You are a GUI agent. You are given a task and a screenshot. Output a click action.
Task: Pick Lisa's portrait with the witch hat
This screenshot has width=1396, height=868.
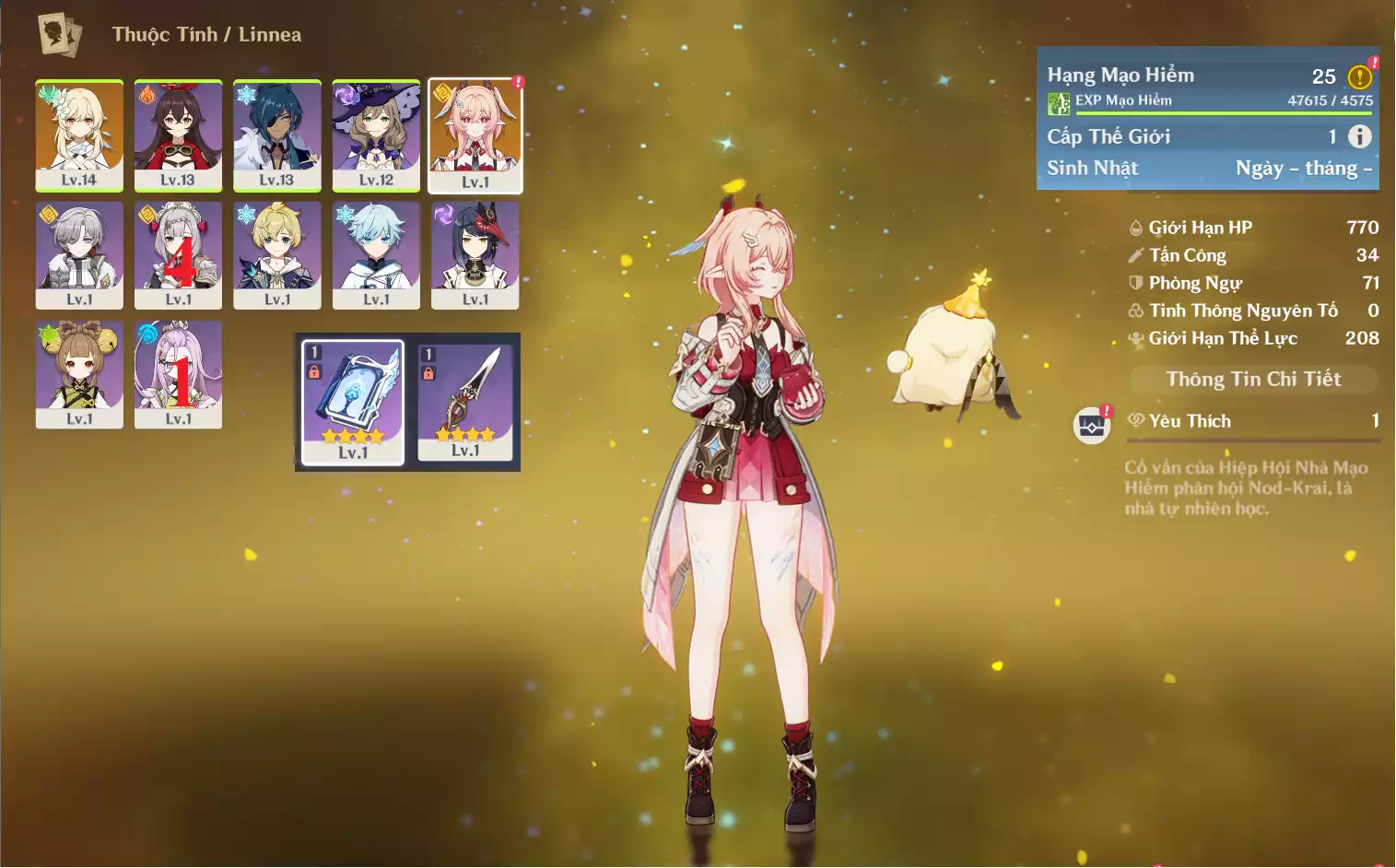pos(376,135)
